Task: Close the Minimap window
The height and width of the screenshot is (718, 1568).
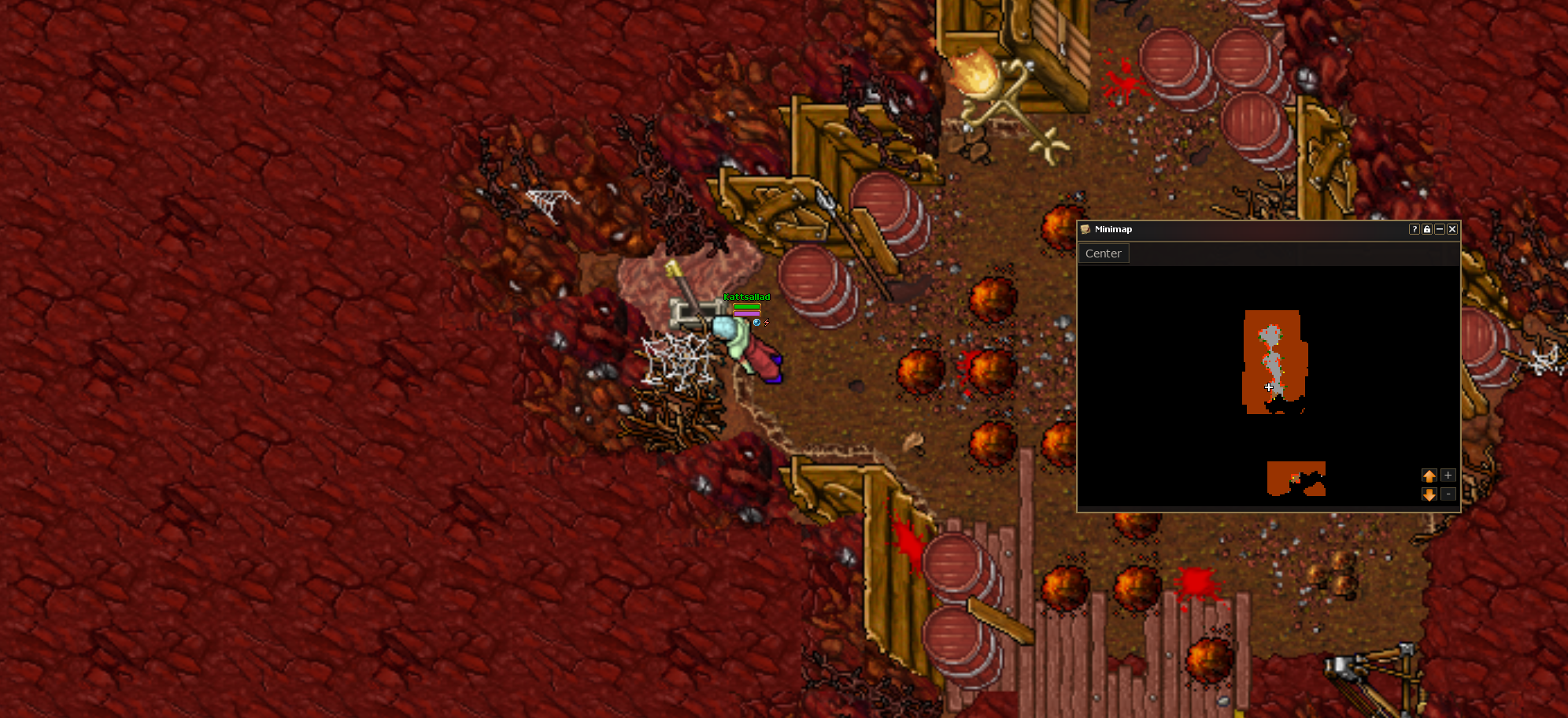Action: click(x=1452, y=229)
